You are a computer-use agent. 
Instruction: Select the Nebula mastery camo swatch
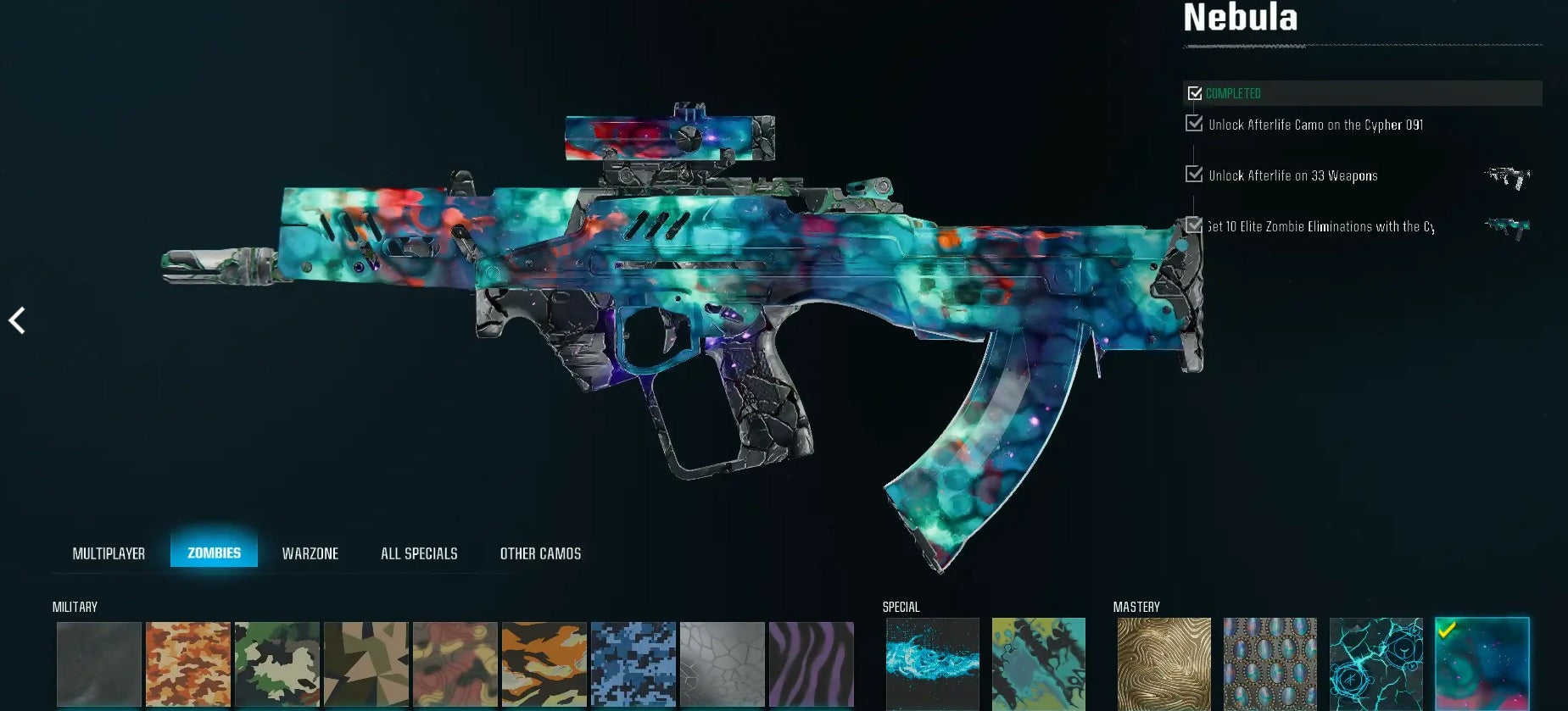tap(1482, 664)
